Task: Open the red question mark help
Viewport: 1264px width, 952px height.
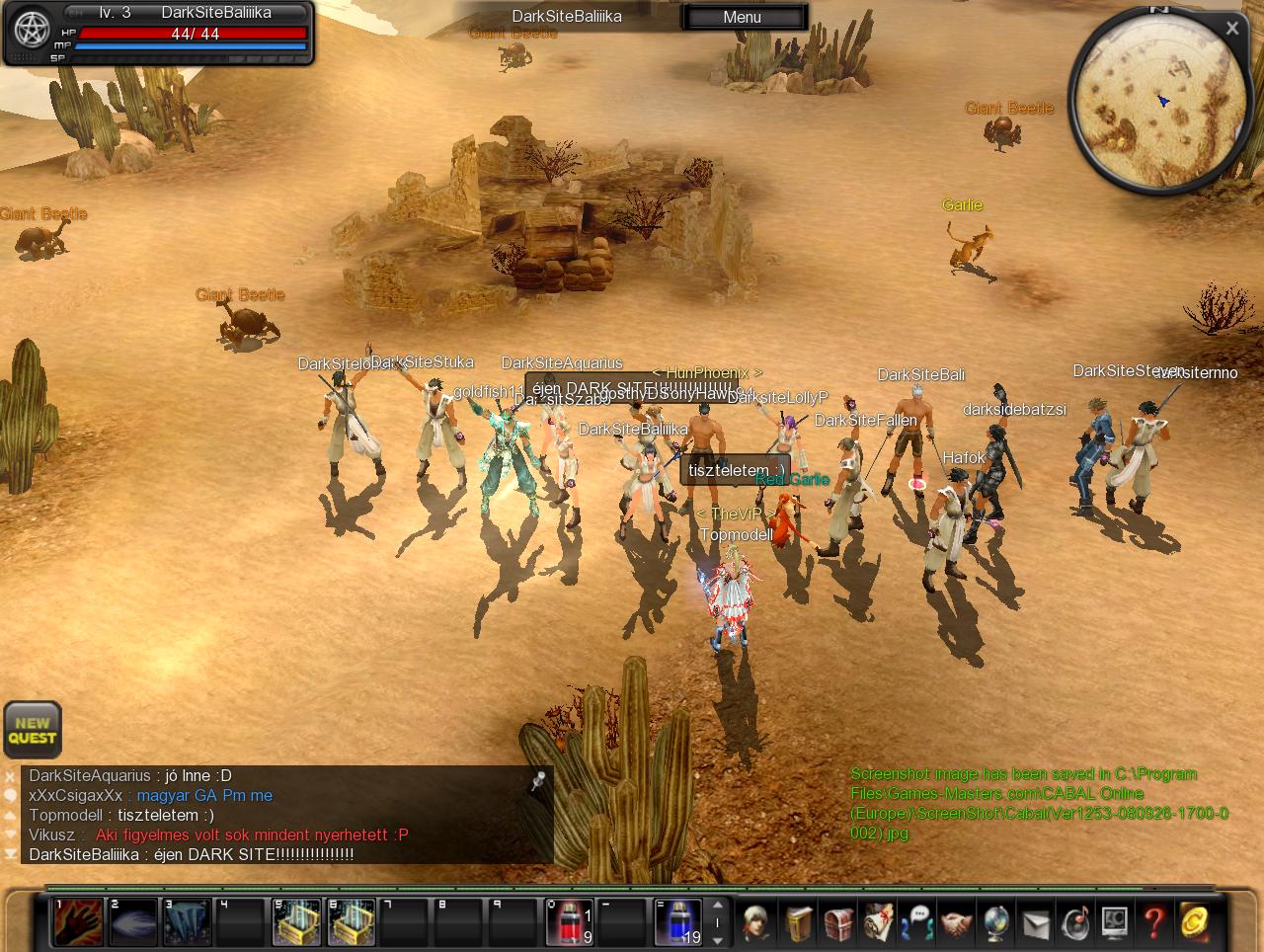Action: point(1153,922)
